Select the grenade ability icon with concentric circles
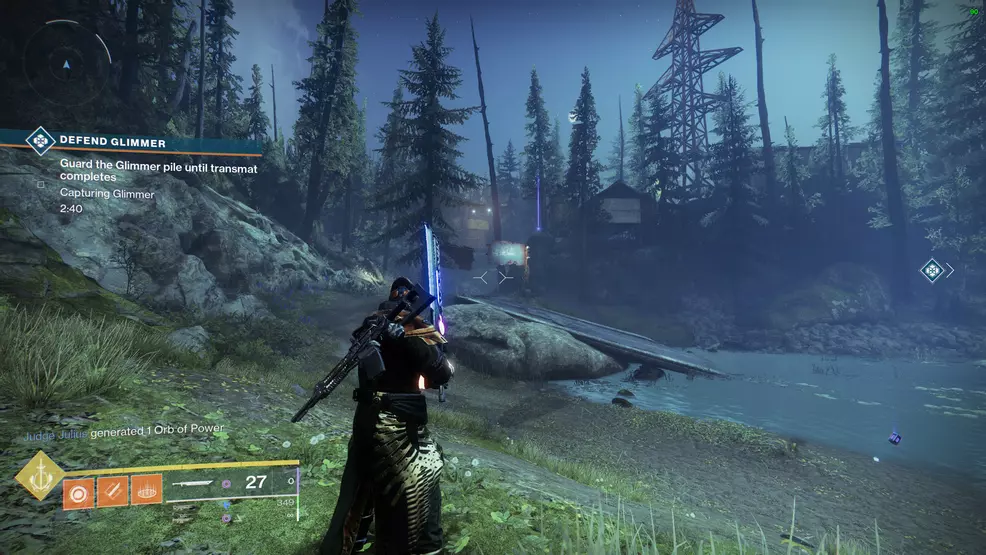The width and height of the screenshot is (986, 555). (x=79, y=492)
